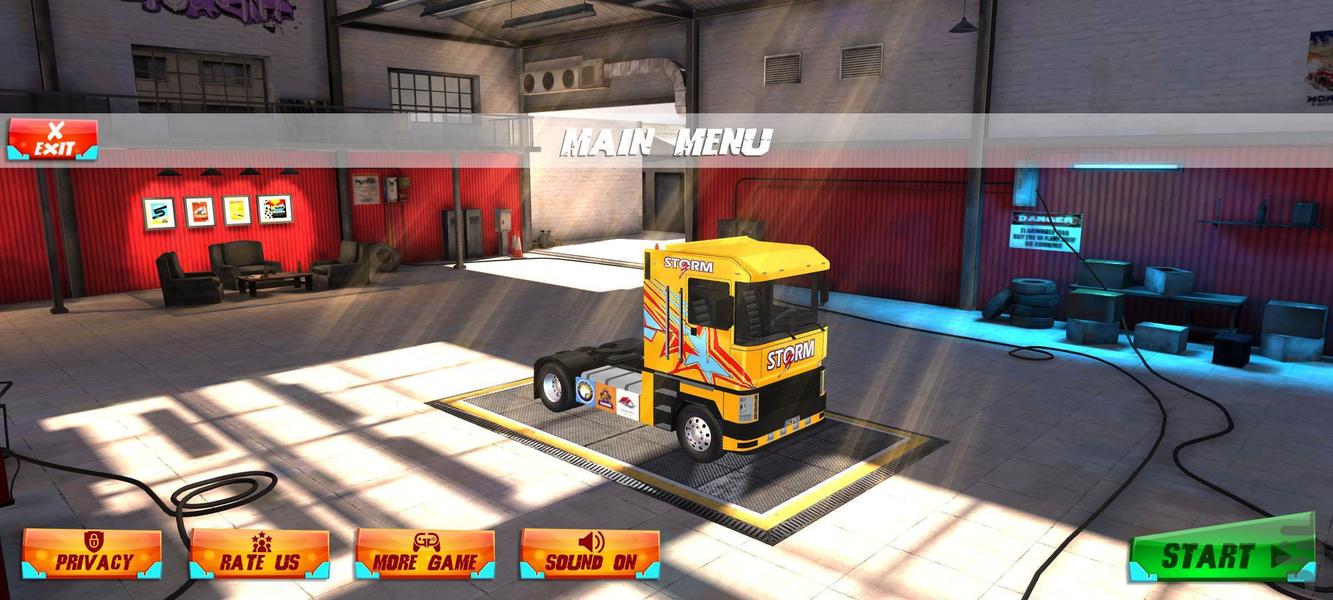The image size is (1333, 600).
Task: Click the red Exit button
Action: point(53,140)
